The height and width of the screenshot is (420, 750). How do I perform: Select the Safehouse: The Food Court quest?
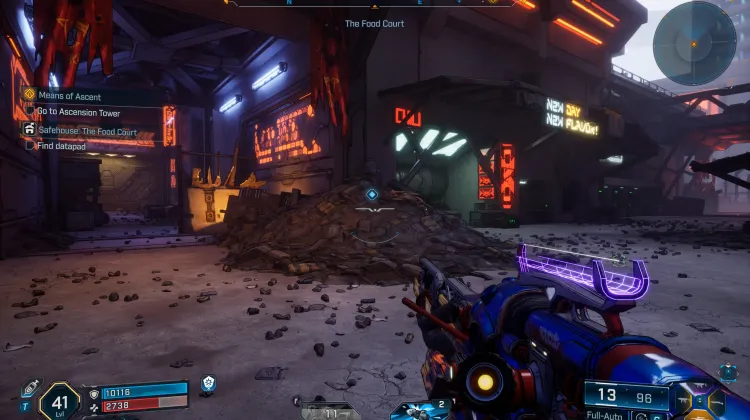coord(86,131)
